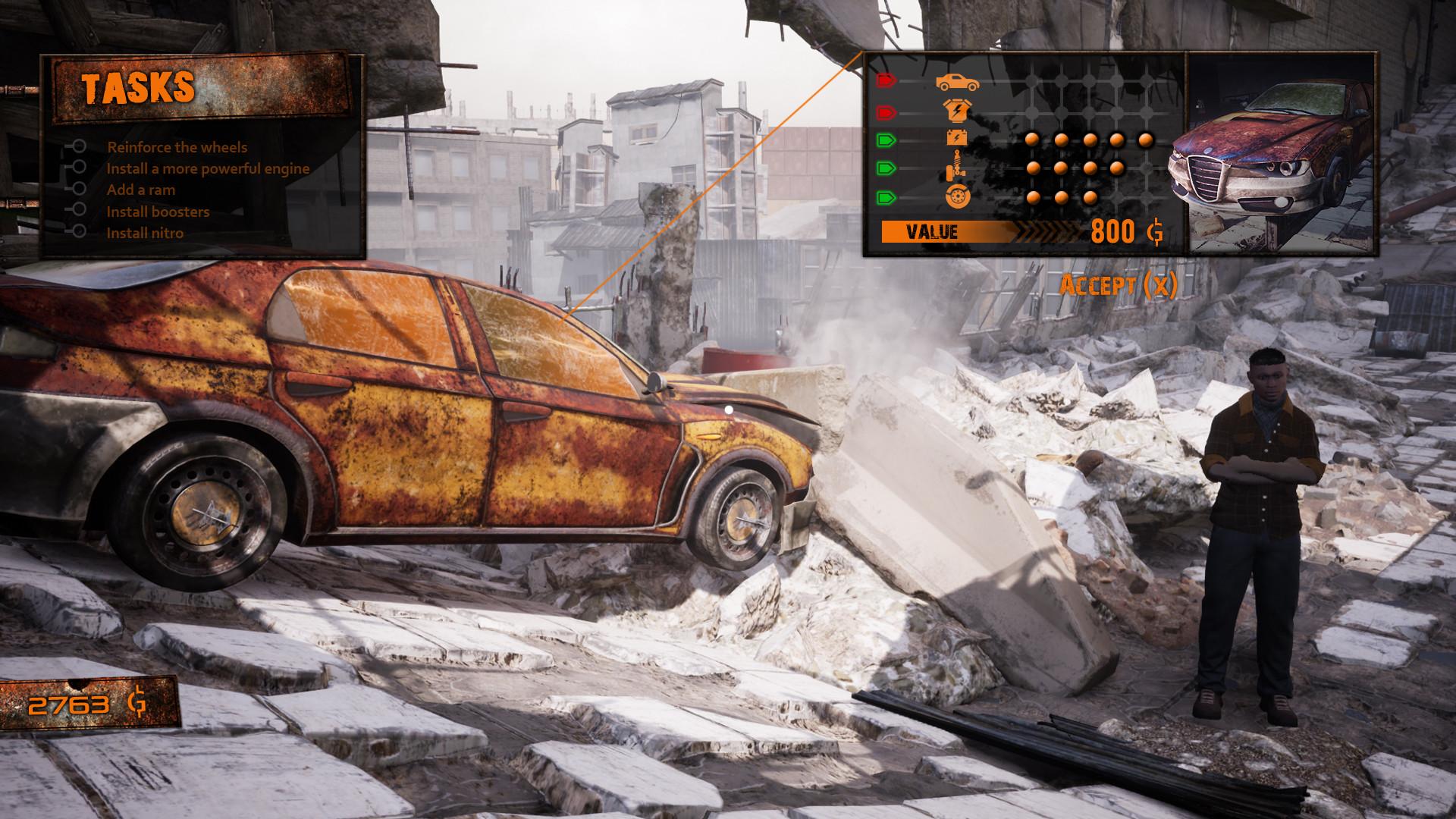
Task: Select the suspension upgrade icon
Action: click(955, 166)
